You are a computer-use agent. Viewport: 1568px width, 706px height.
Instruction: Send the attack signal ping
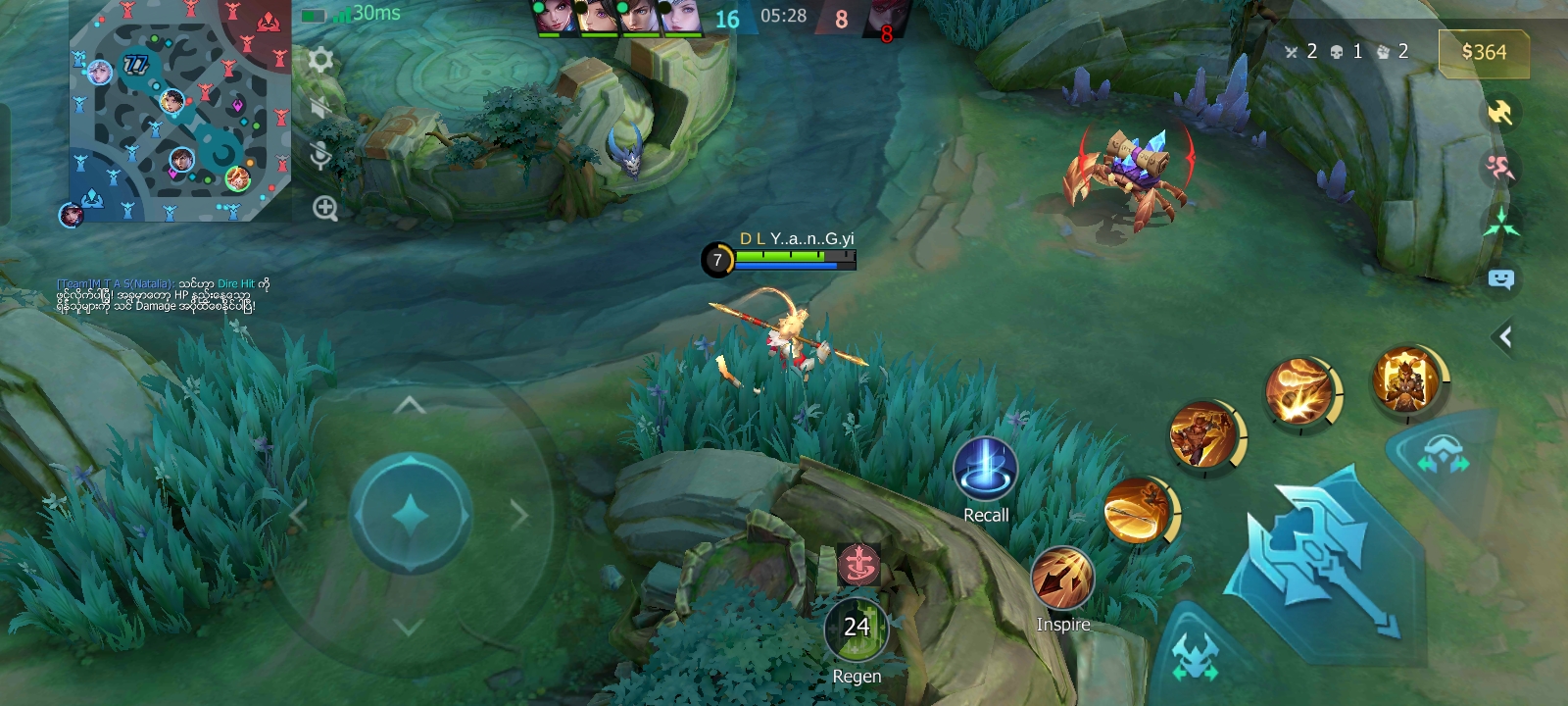1500,113
